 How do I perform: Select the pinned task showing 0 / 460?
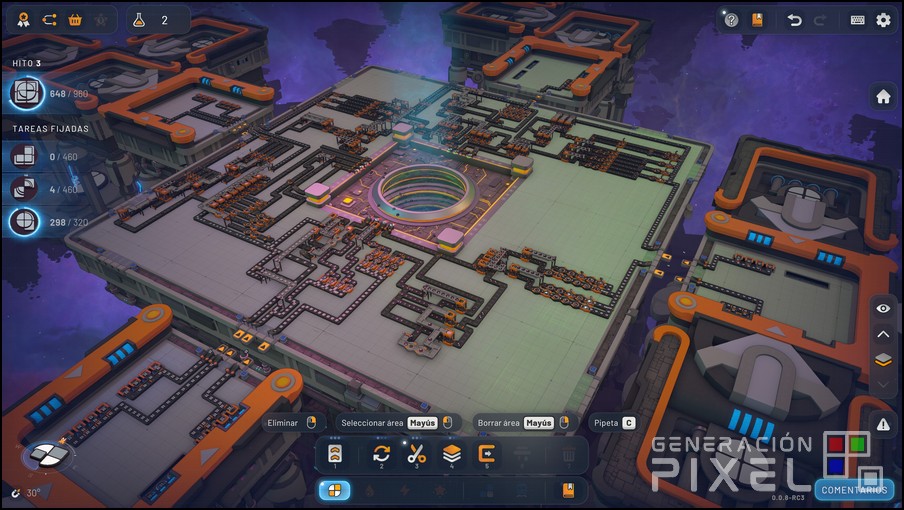[x=25, y=156]
